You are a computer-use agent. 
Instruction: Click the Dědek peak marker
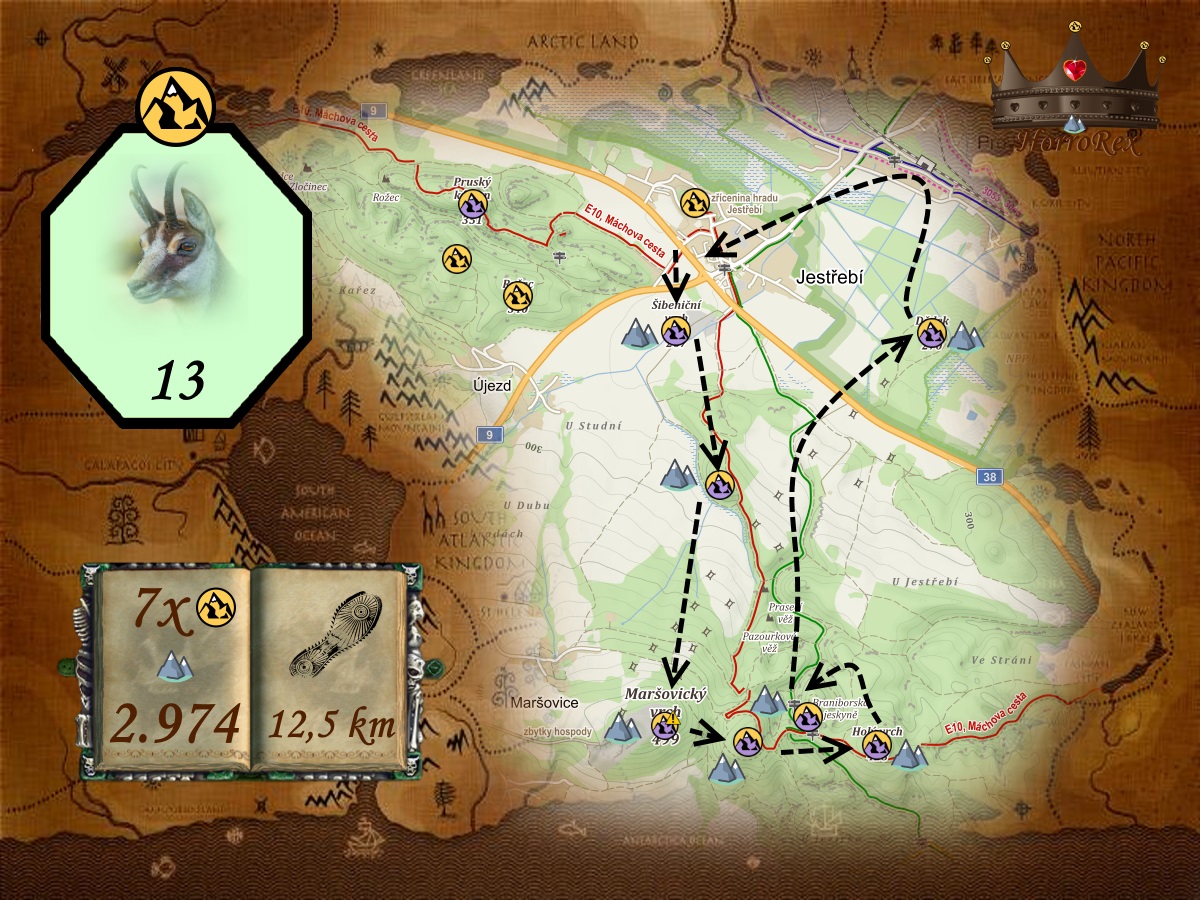pyautogui.click(x=931, y=333)
